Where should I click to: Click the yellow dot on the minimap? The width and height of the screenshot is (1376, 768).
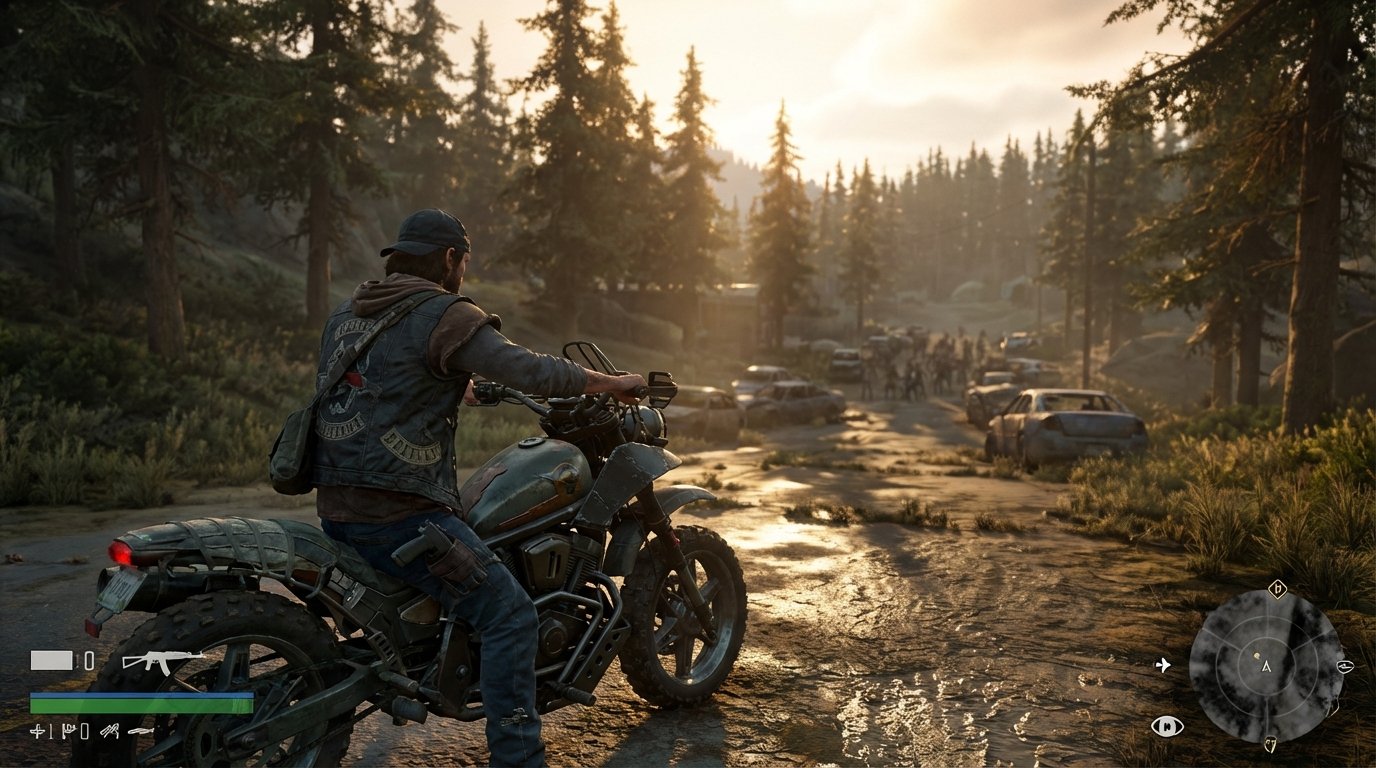1256,655
